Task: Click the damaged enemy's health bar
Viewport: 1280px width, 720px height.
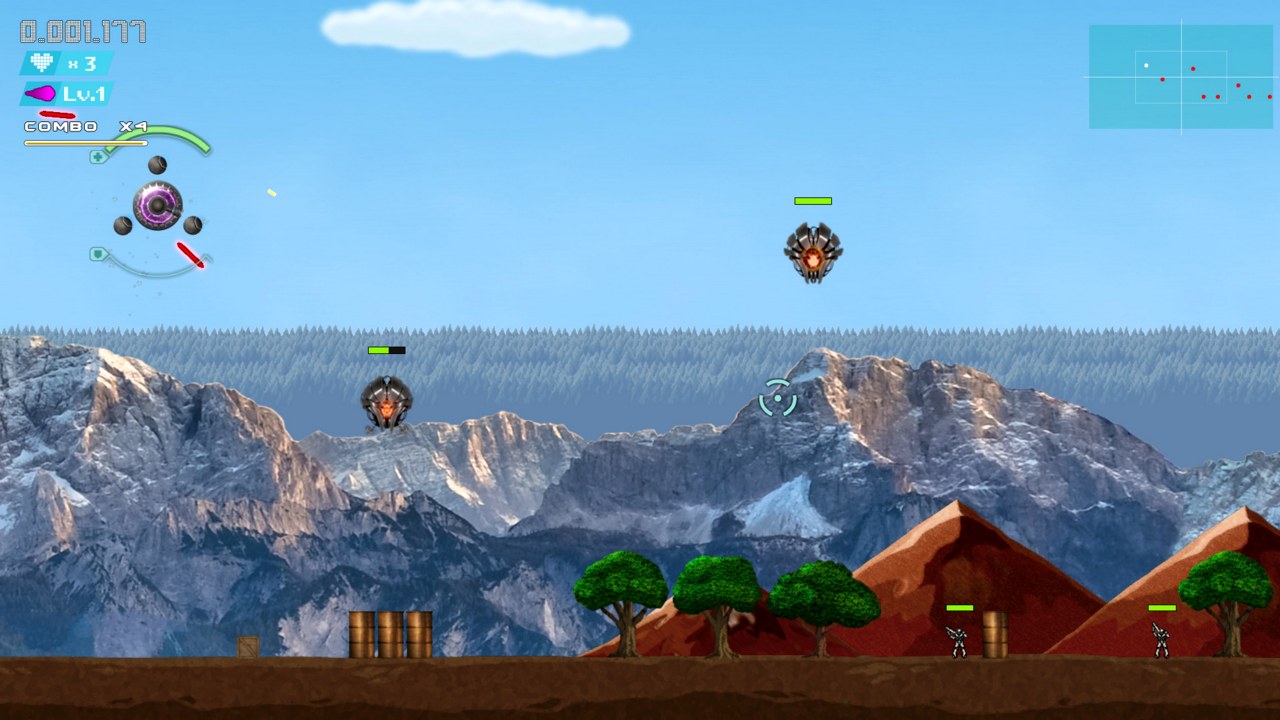Action: 386,350
